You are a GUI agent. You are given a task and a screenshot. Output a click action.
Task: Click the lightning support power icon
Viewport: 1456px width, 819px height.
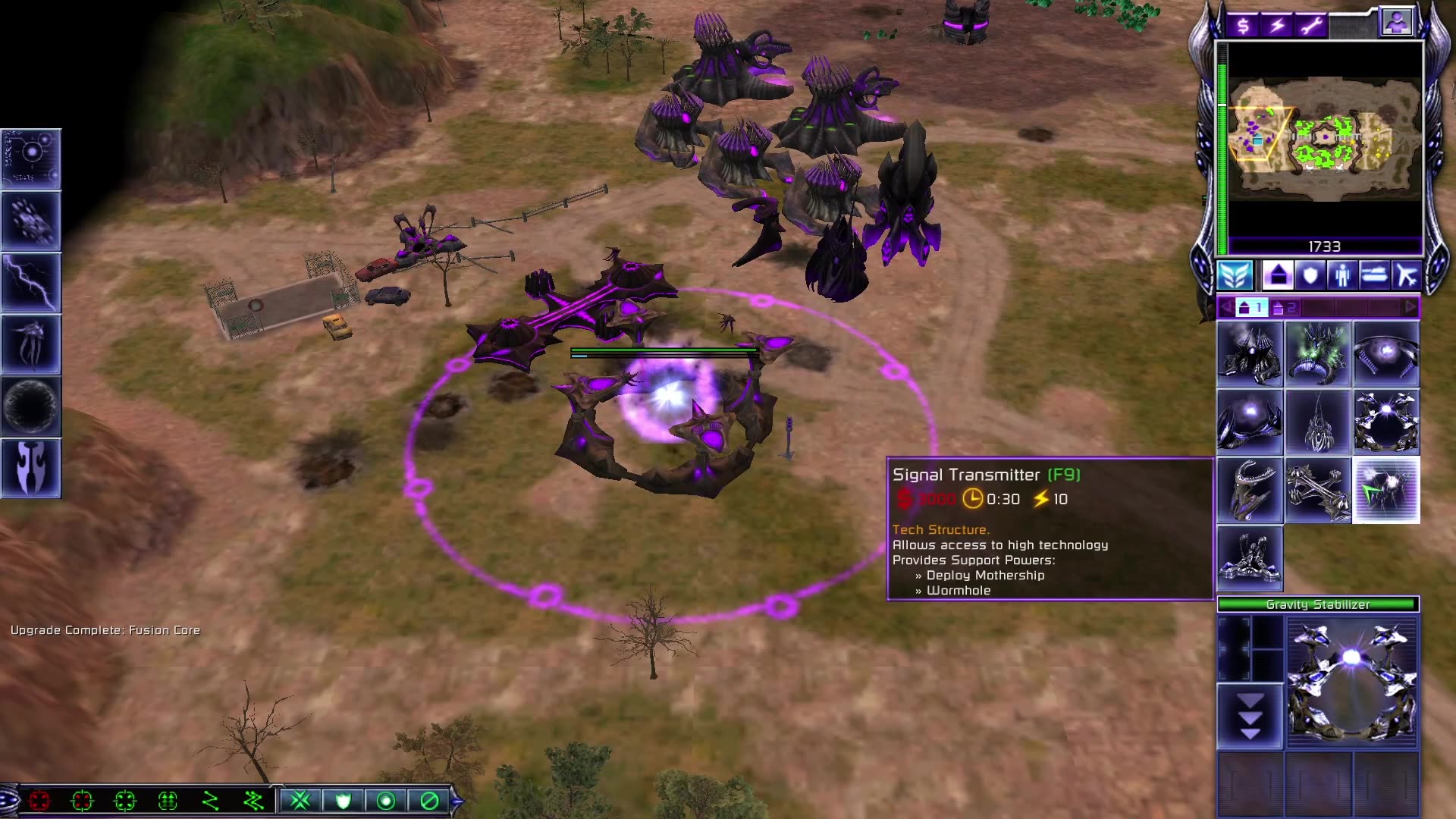pos(30,281)
